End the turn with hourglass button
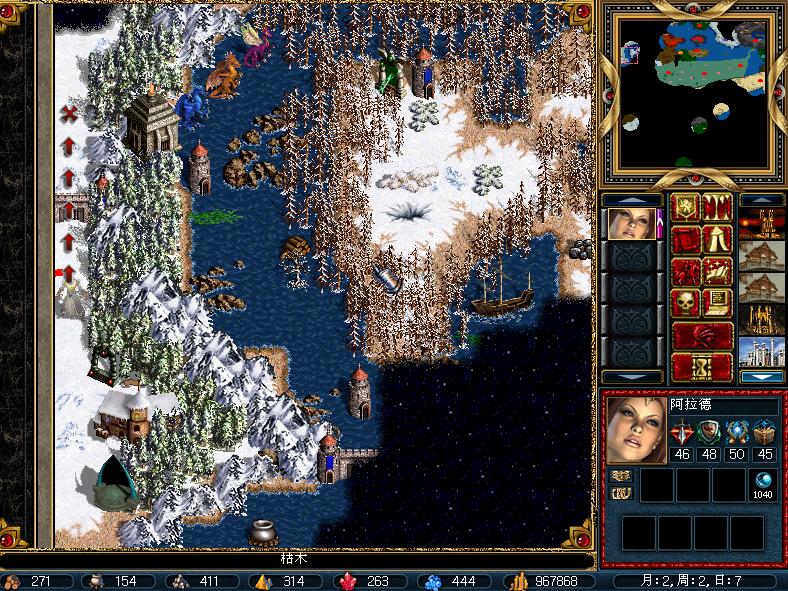Image resolution: width=788 pixels, height=591 pixels. pyautogui.click(x=702, y=367)
